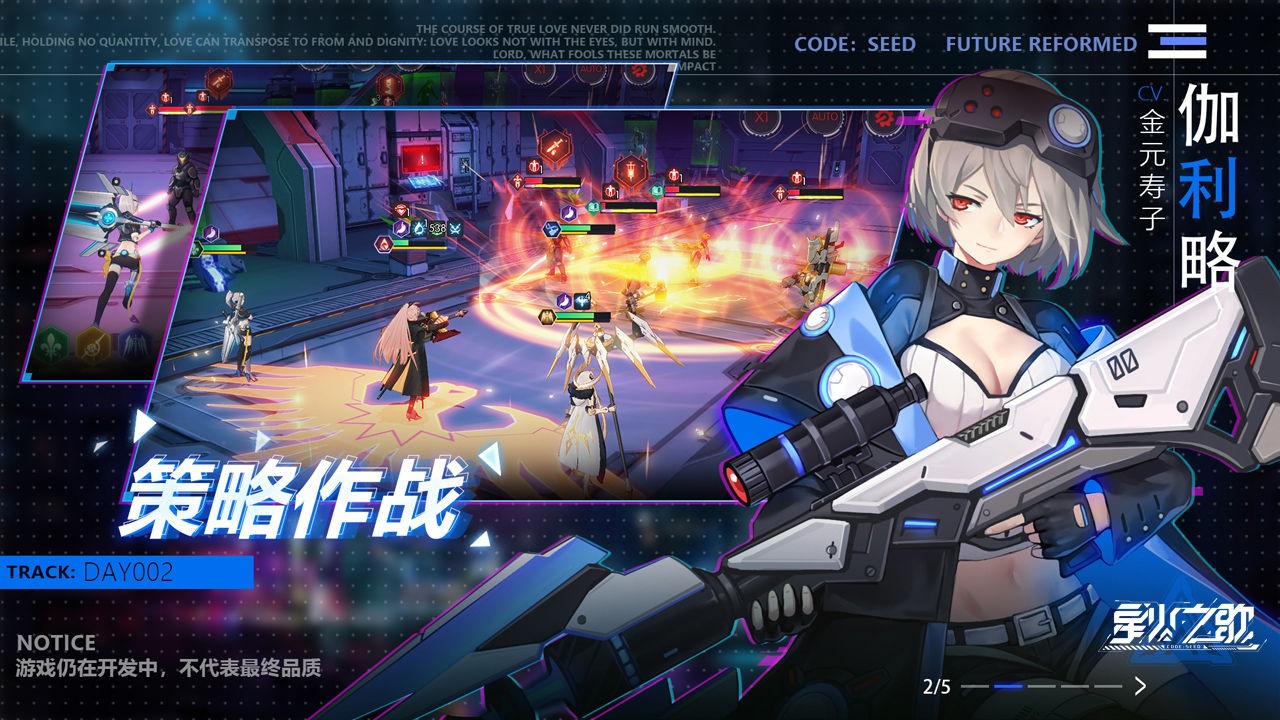Select the third dot on the page progress indicator
This screenshot has height=720, width=1280.
tap(1041, 687)
